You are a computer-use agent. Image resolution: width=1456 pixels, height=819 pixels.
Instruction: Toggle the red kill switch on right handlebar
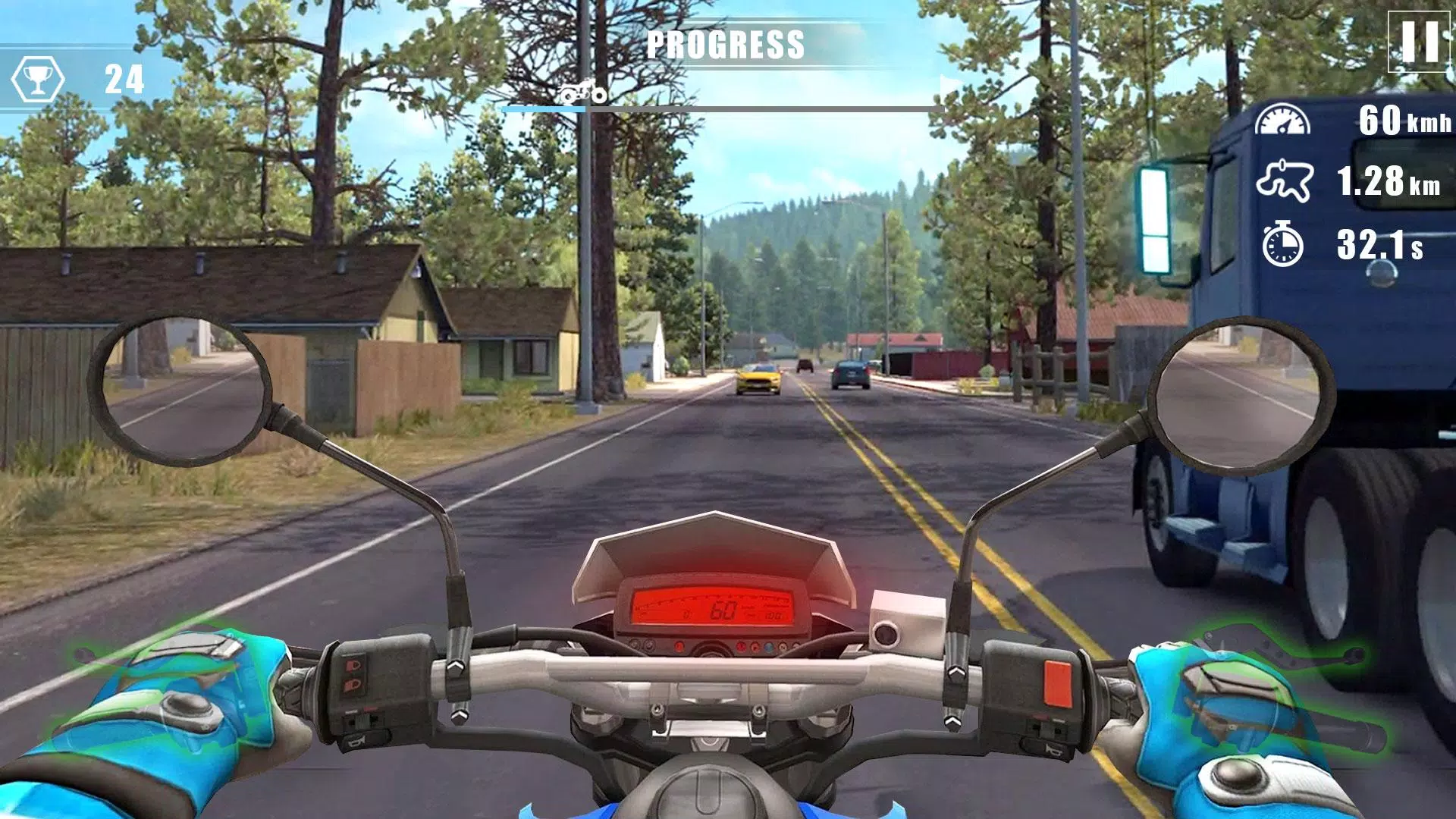pos(1058,682)
